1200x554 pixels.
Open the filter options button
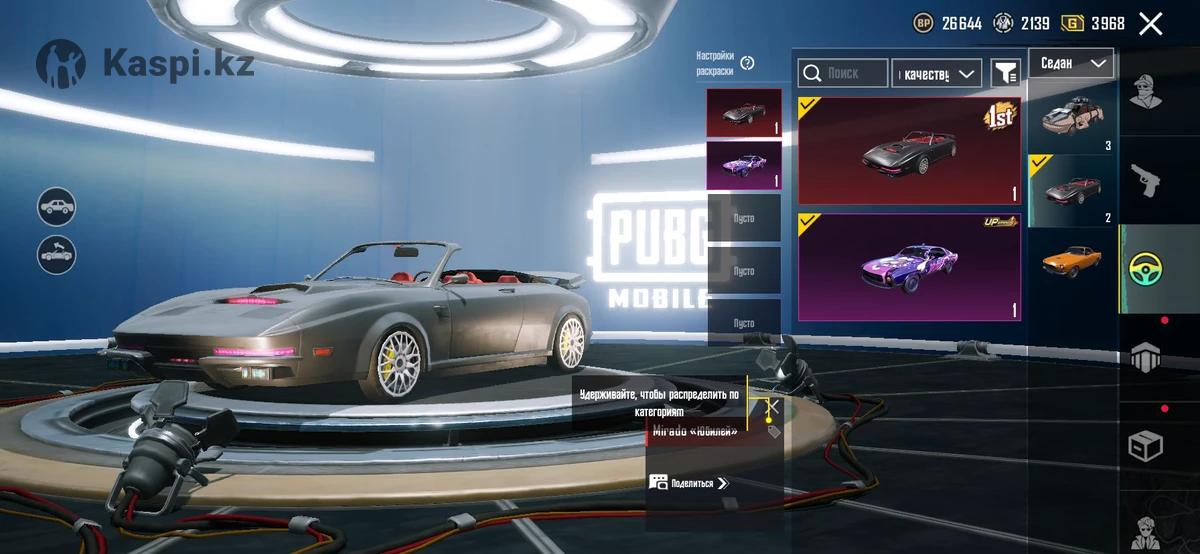pos(1004,73)
